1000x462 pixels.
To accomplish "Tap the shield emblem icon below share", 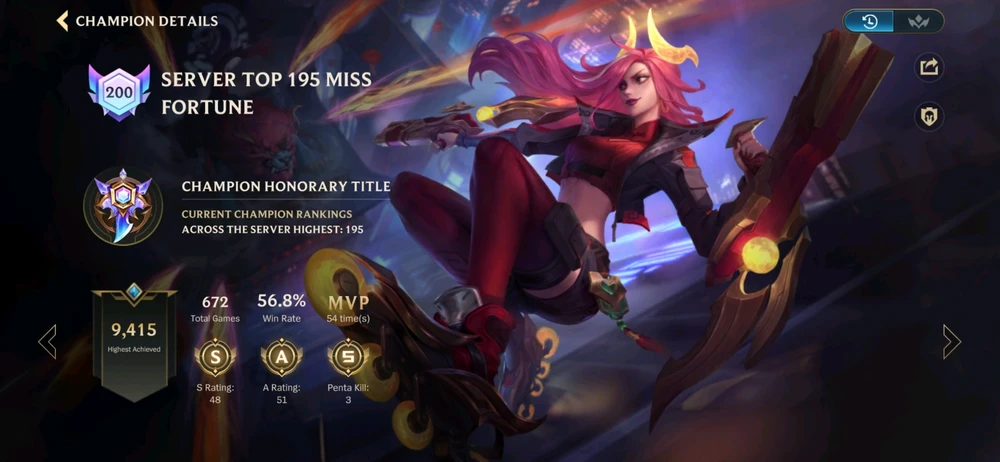I will click(x=929, y=117).
